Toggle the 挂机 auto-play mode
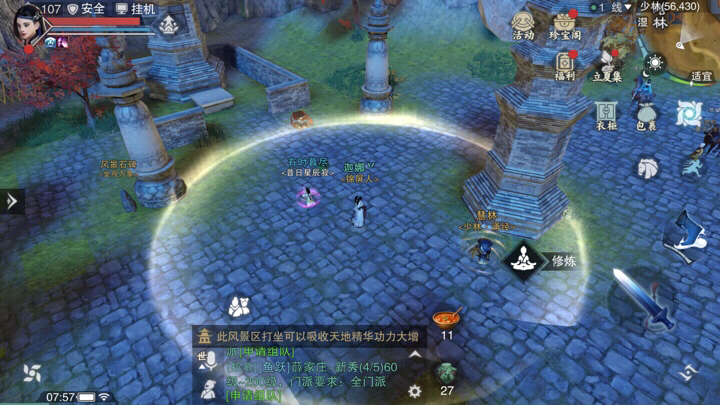The height and width of the screenshot is (405, 720). pos(136,9)
